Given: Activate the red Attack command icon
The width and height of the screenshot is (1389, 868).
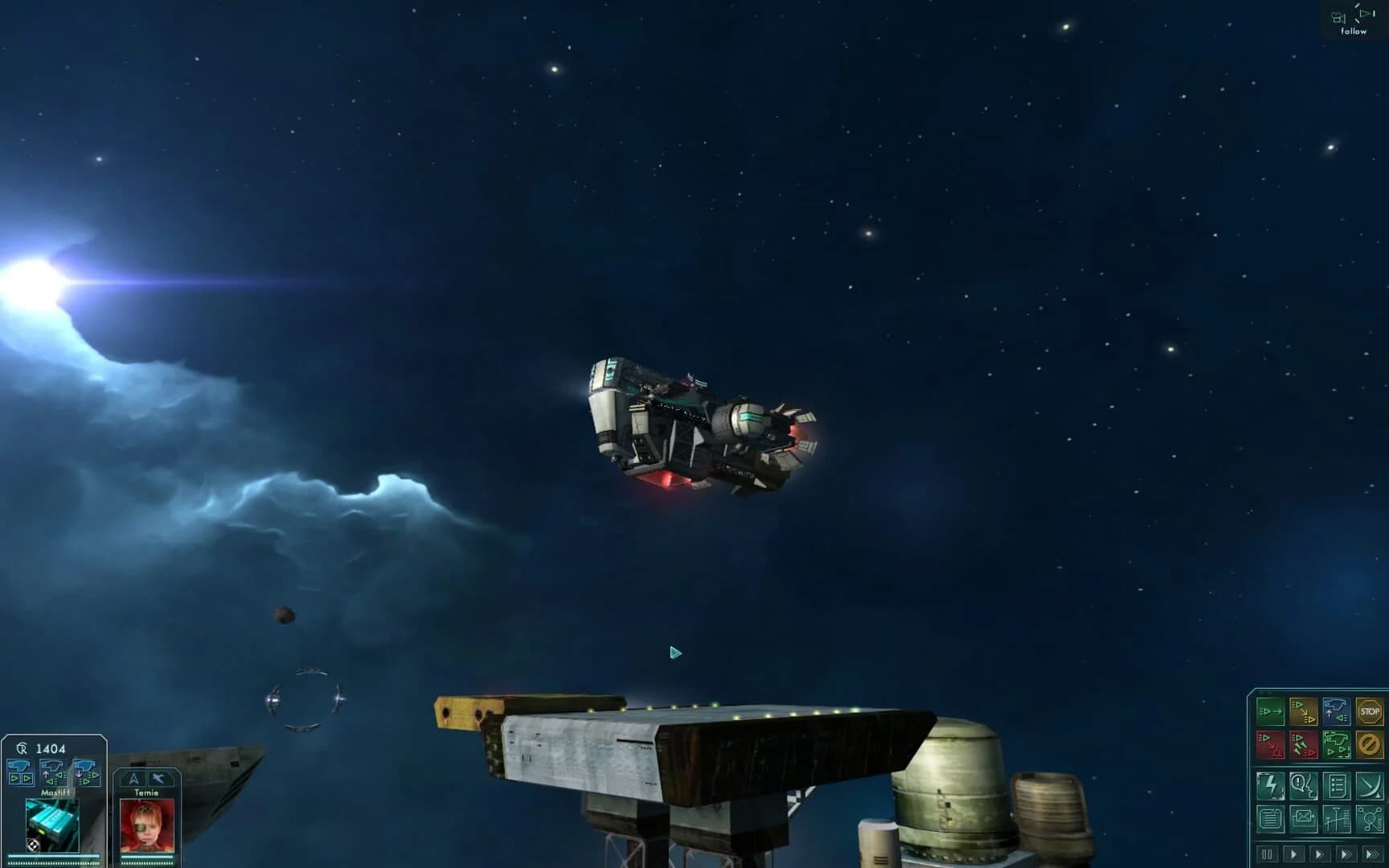Looking at the screenshot, I should tap(1270, 744).
